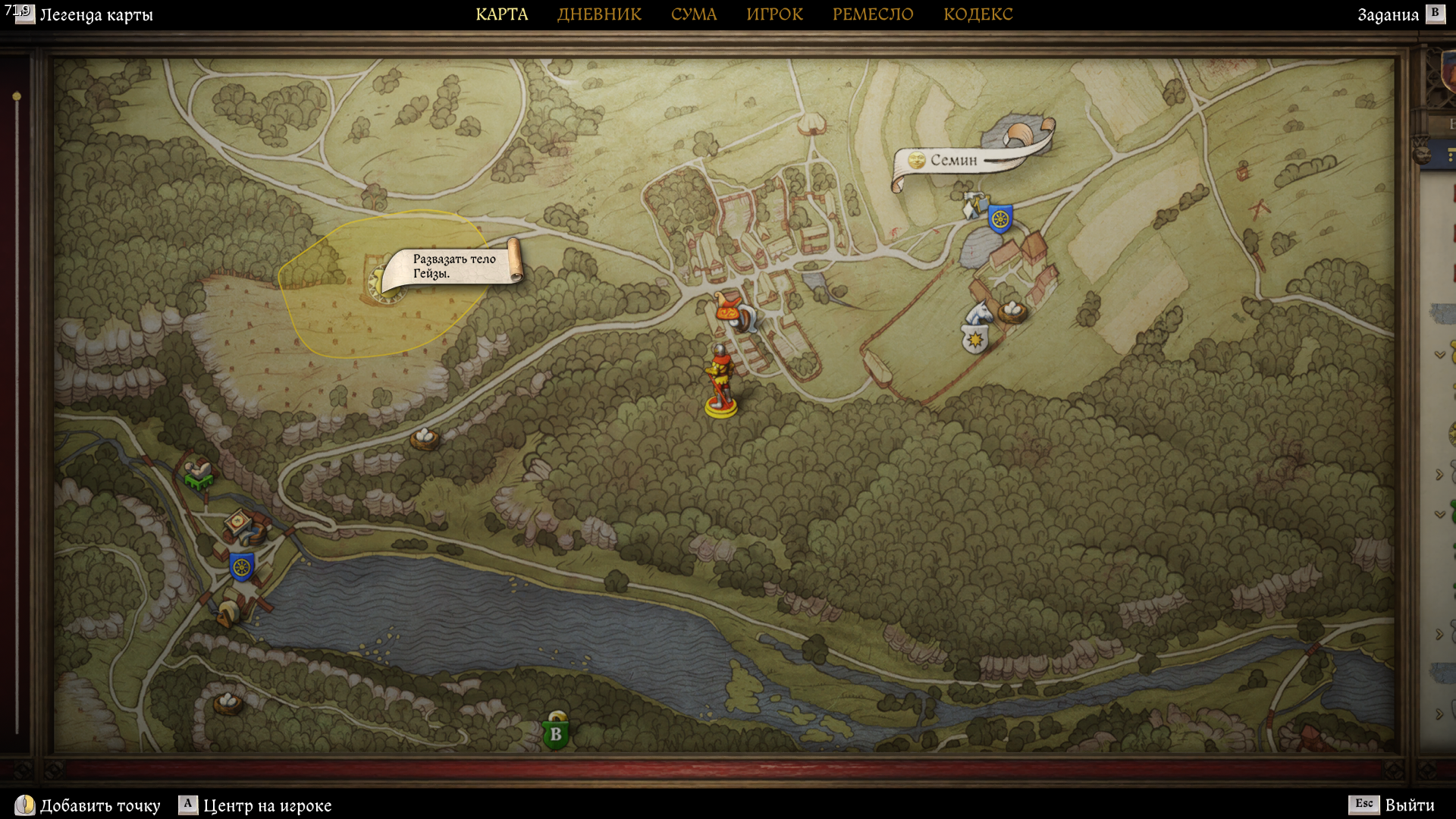Switch to the КАРТА tab
The height and width of the screenshot is (819, 1456).
click(501, 14)
